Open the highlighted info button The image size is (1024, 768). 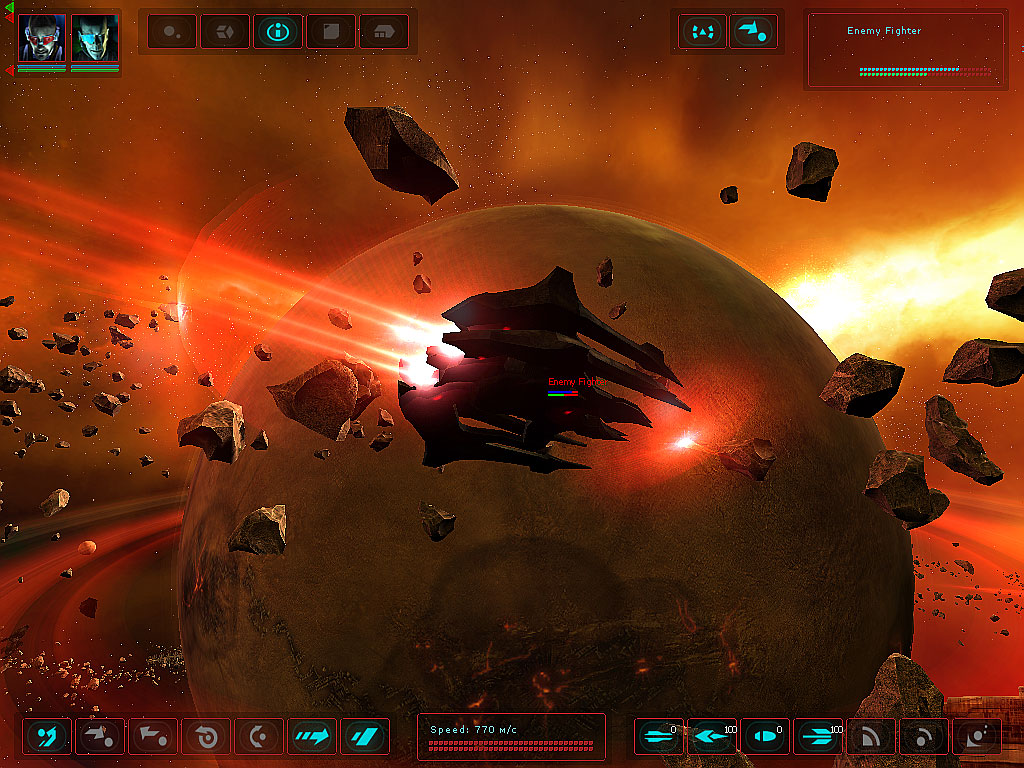click(278, 32)
